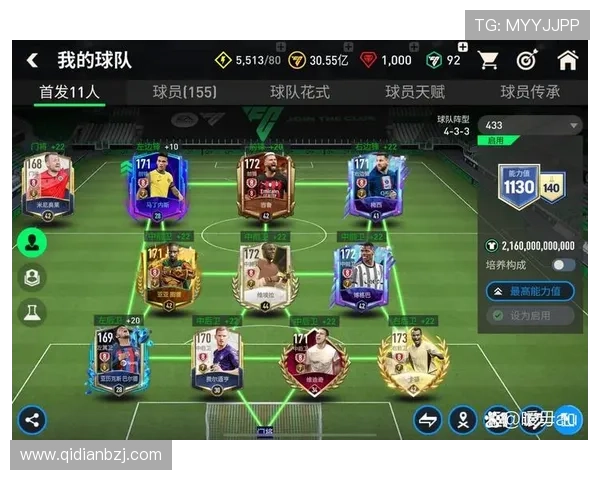This screenshot has height=480, width=600.
Task: Open the shopping cart store
Action: [x=488, y=60]
